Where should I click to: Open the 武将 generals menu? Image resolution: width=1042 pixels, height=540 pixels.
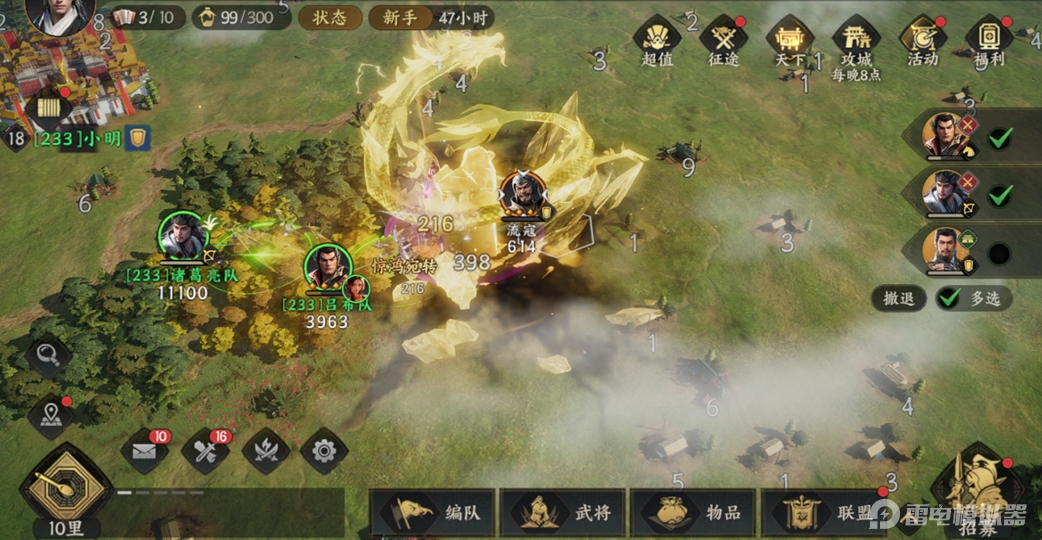(x=563, y=513)
